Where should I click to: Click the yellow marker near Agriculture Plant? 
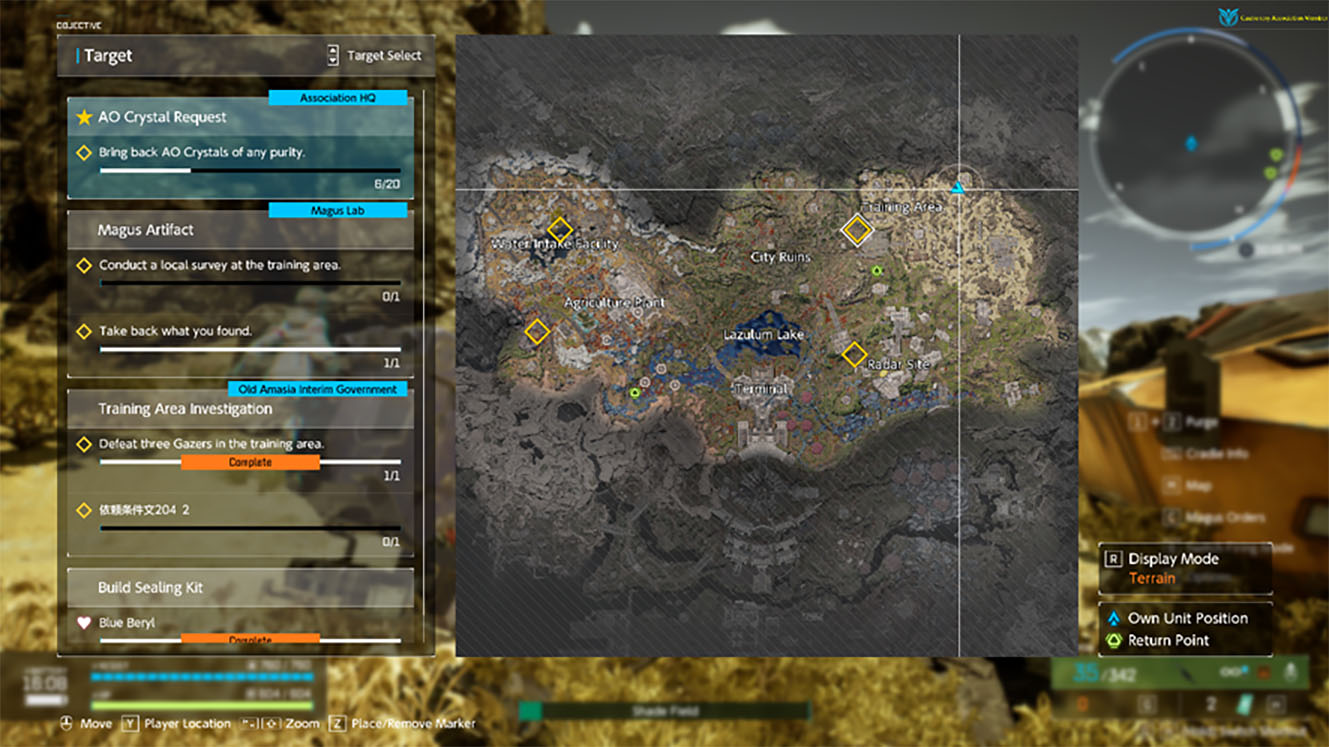click(536, 330)
